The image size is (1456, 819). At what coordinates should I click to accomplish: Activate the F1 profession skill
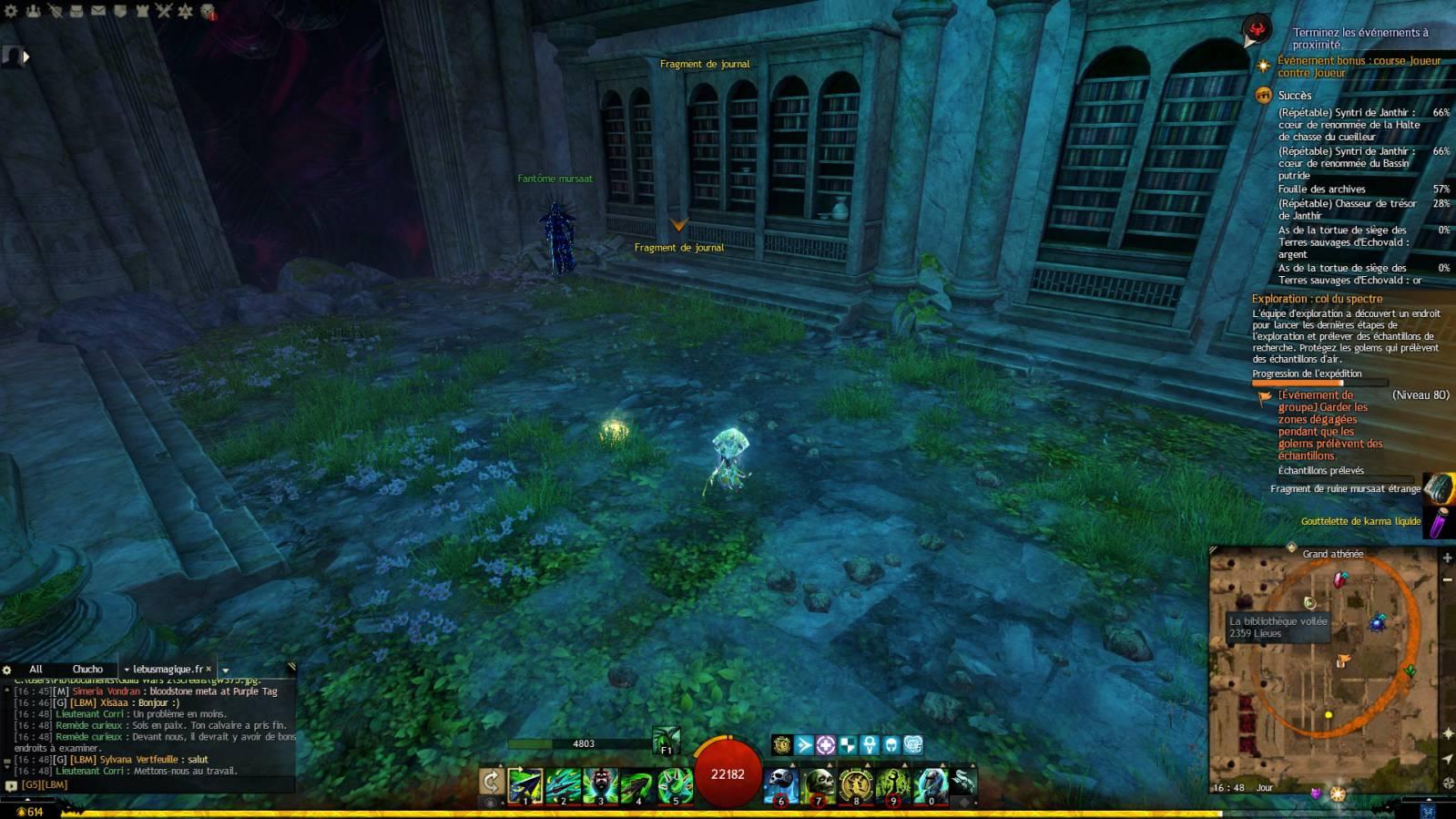pos(666,741)
